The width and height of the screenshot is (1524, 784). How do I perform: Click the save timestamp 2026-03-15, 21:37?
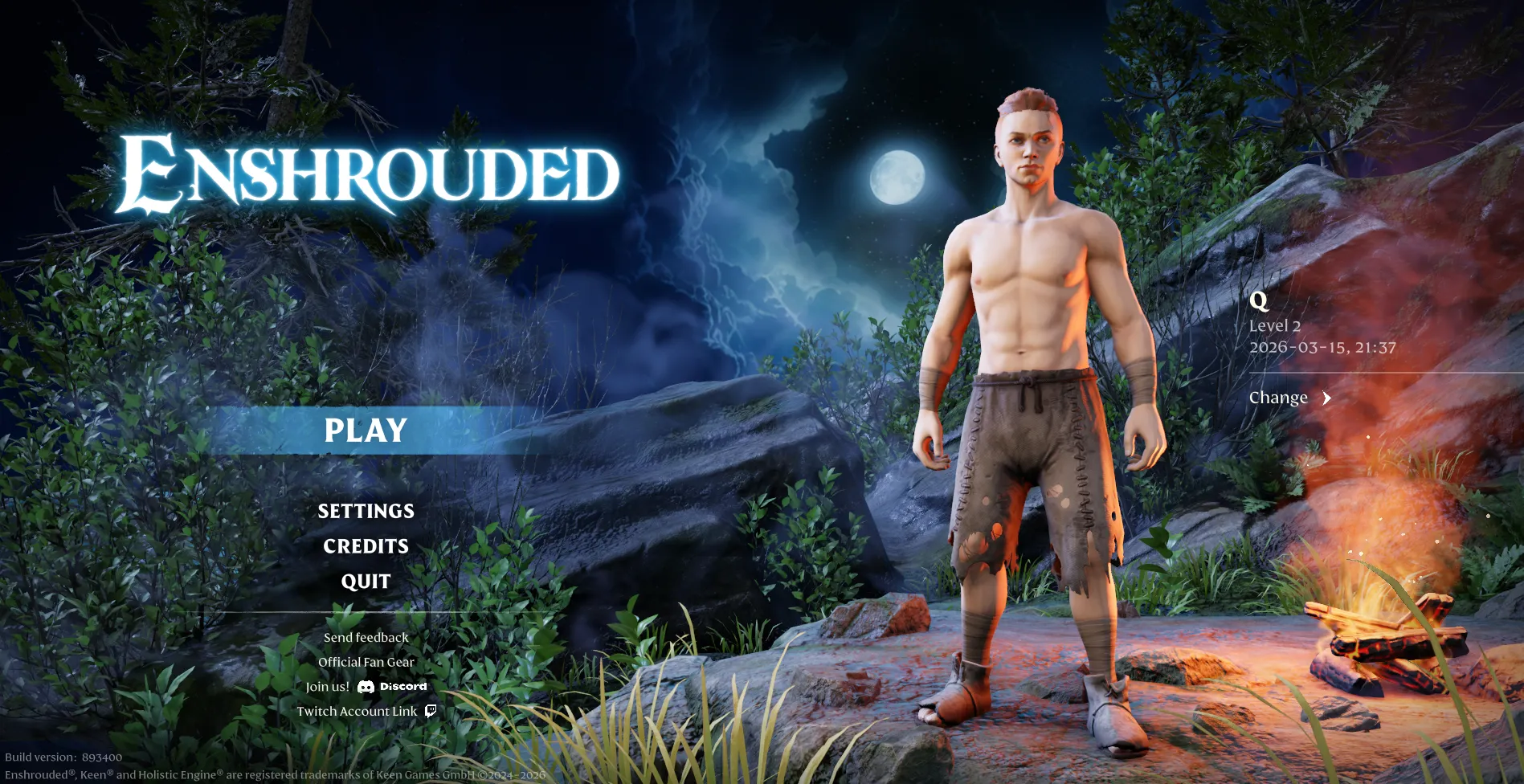1323,349
